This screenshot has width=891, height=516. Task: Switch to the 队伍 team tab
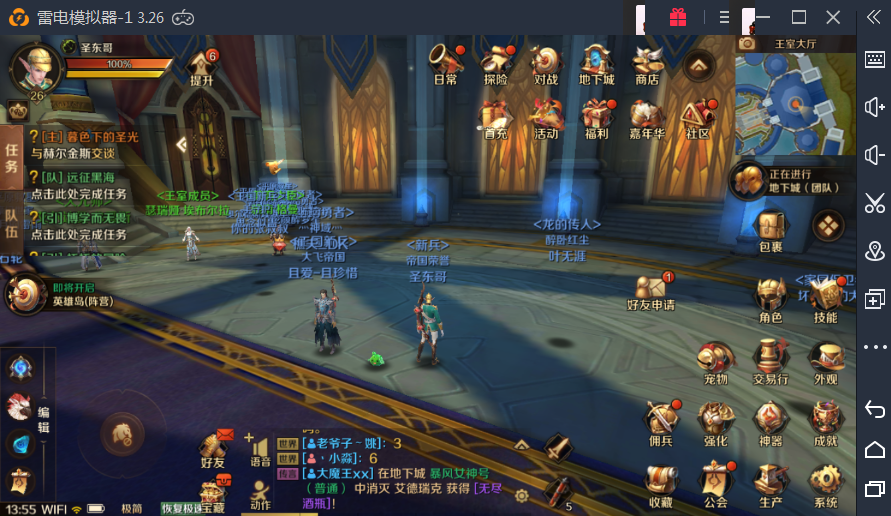point(11,222)
